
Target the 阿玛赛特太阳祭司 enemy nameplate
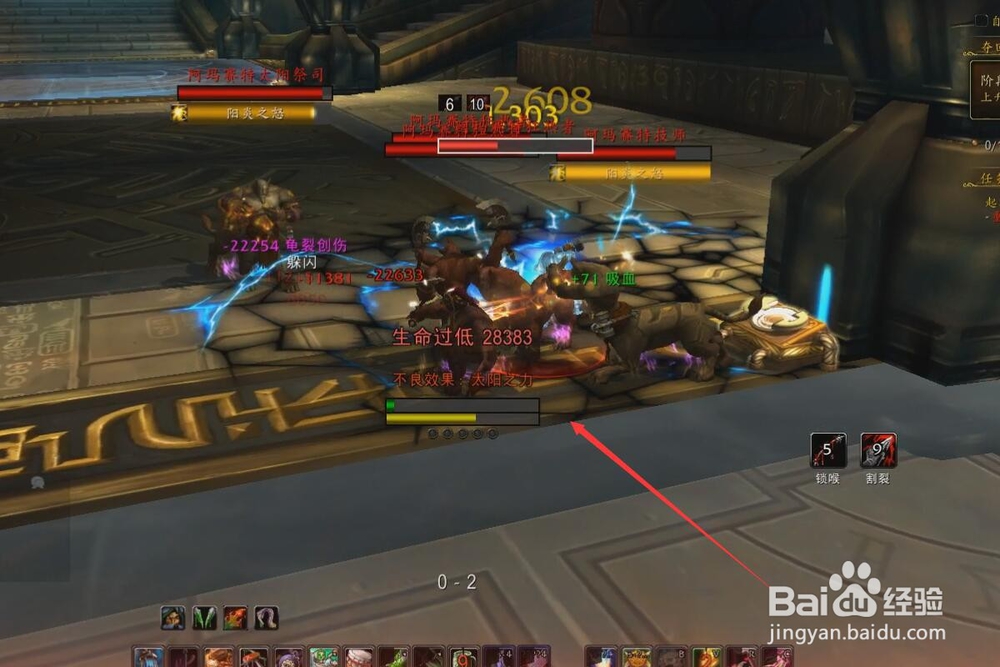click(254, 93)
